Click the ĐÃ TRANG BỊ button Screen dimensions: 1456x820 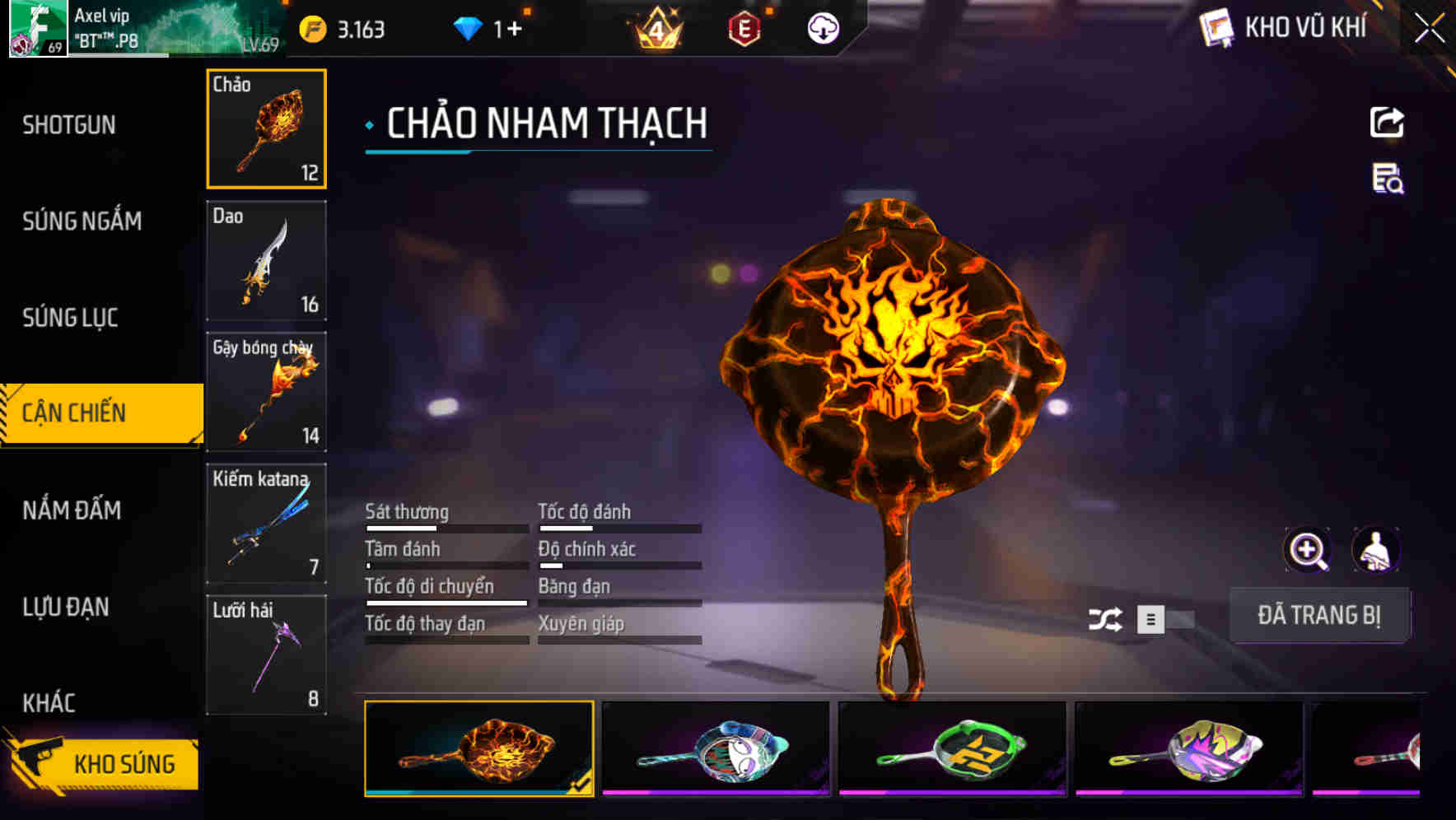(x=1319, y=615)
